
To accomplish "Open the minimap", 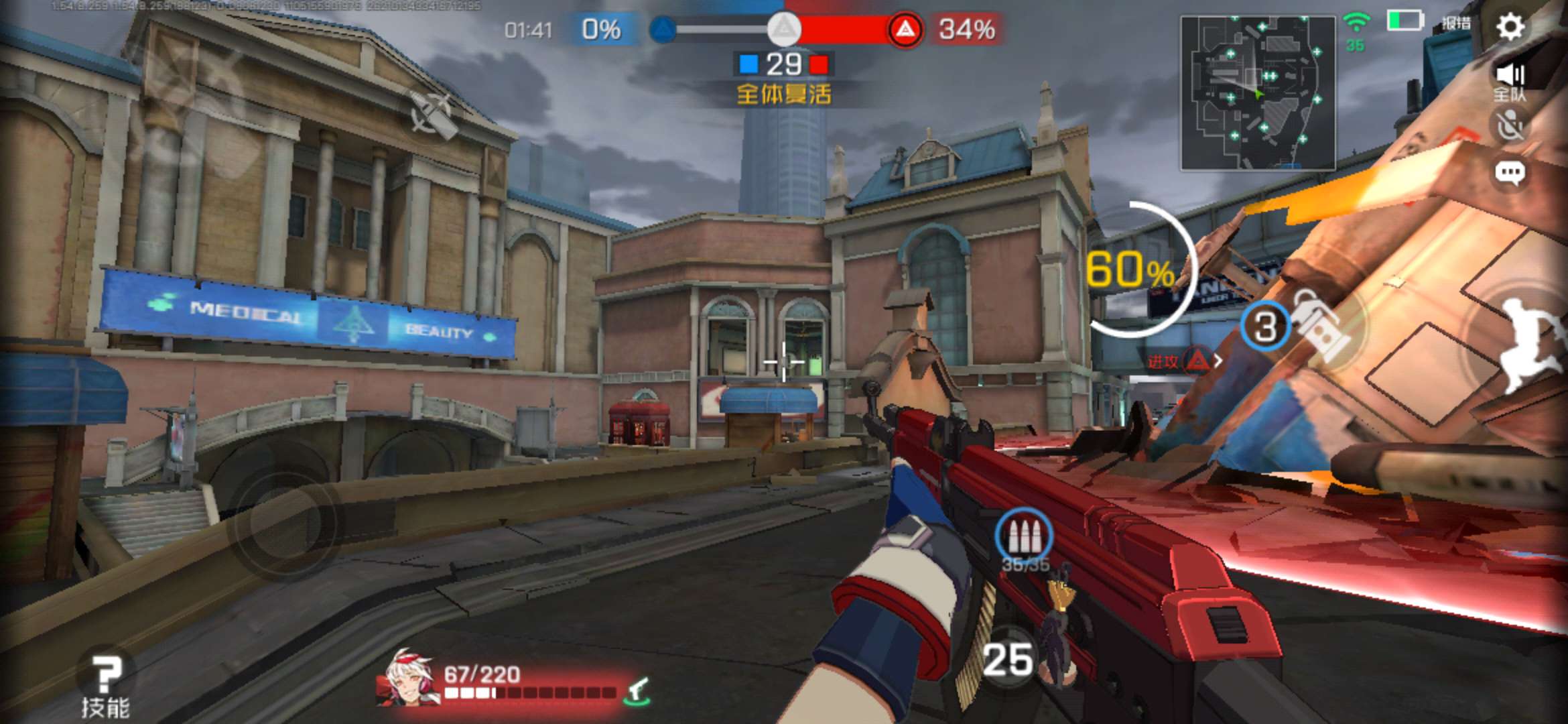I will tap(1257, 93).
